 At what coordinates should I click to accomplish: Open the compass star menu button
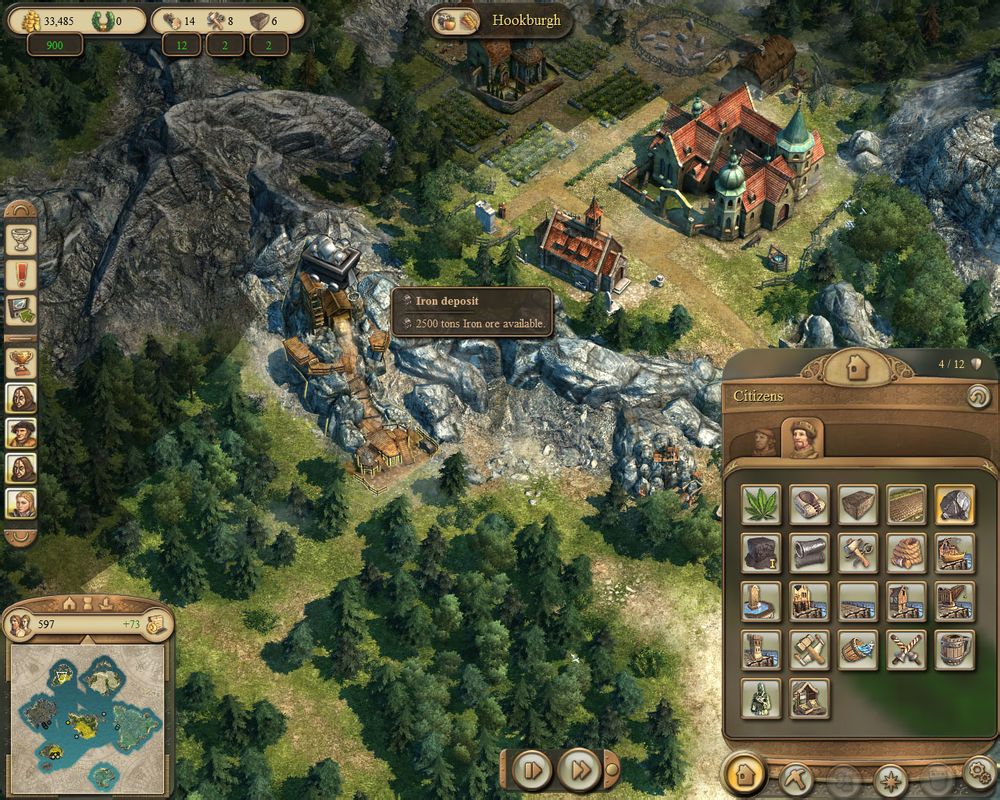890,778
